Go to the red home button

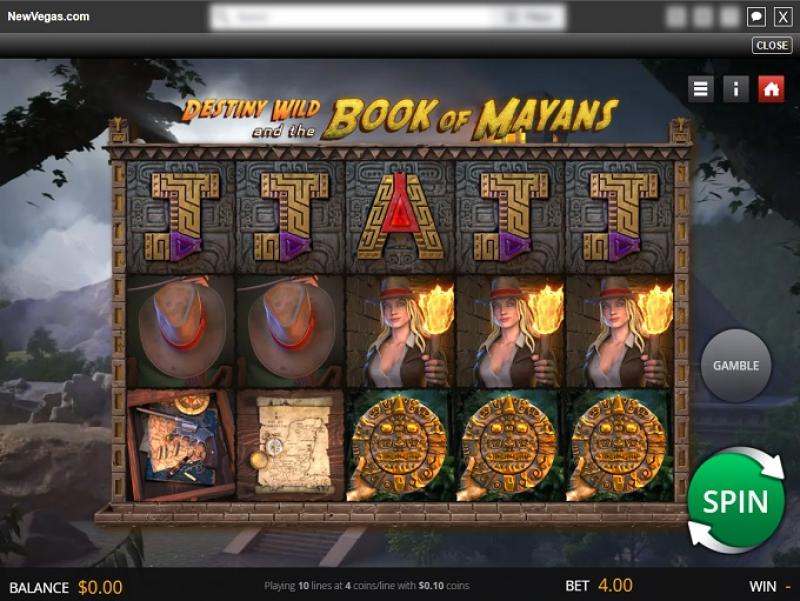pyautogui.click(x=770, y=88)
